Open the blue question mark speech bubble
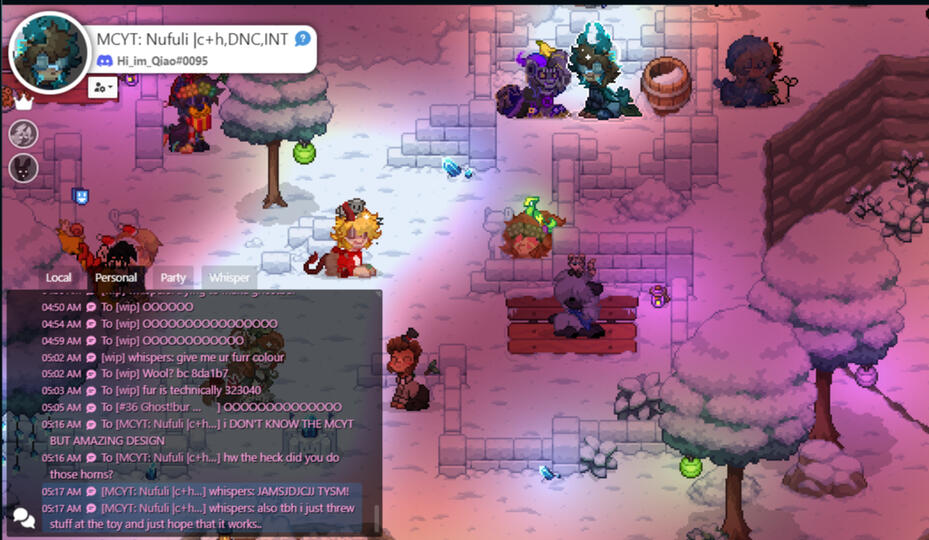The height and width of the screenshot is (540, 929). click(302, 39)
